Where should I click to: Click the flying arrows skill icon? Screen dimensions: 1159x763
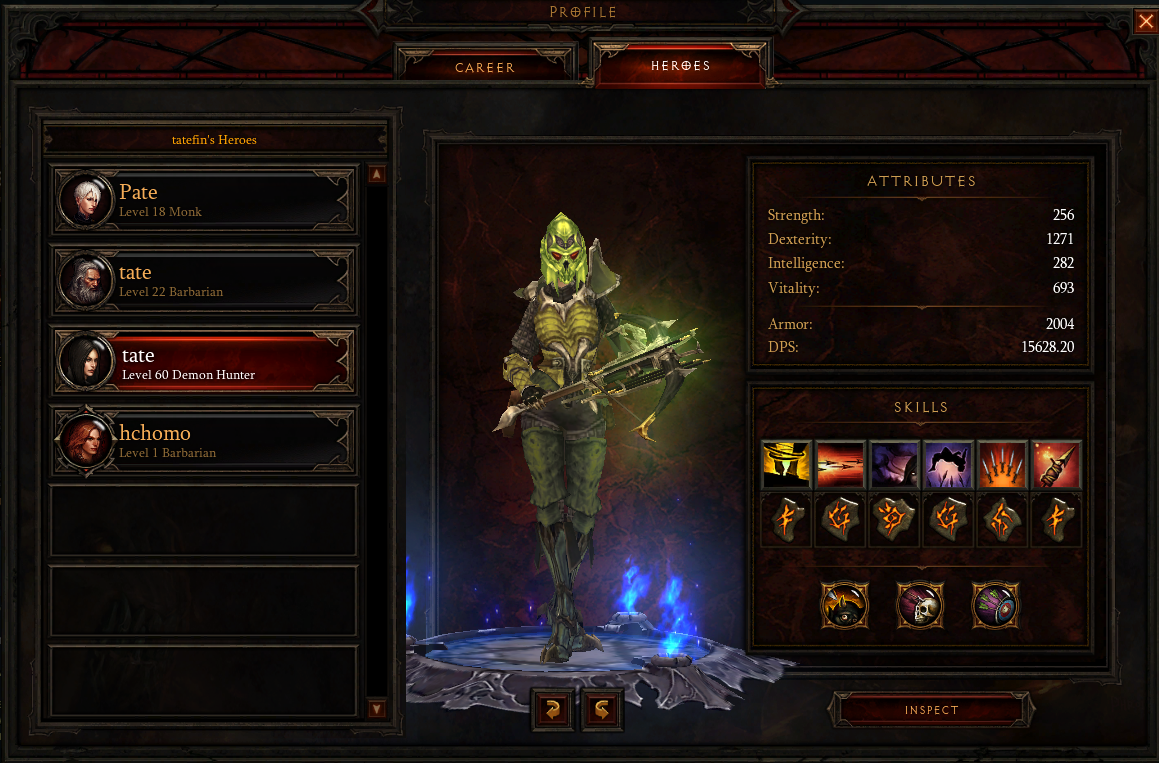[839, 465]
